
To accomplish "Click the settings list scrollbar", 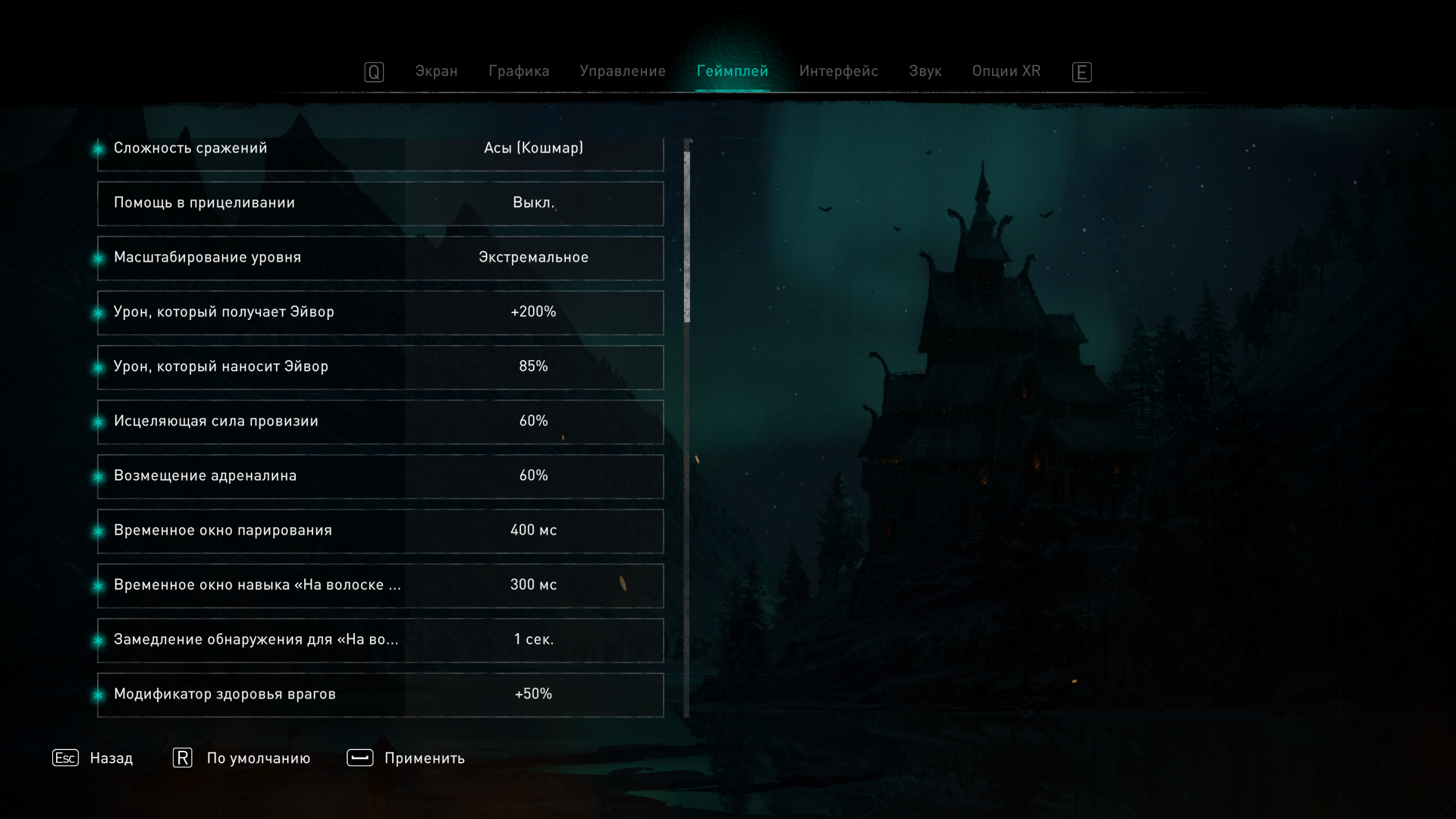I will click(x=687, y=237).
